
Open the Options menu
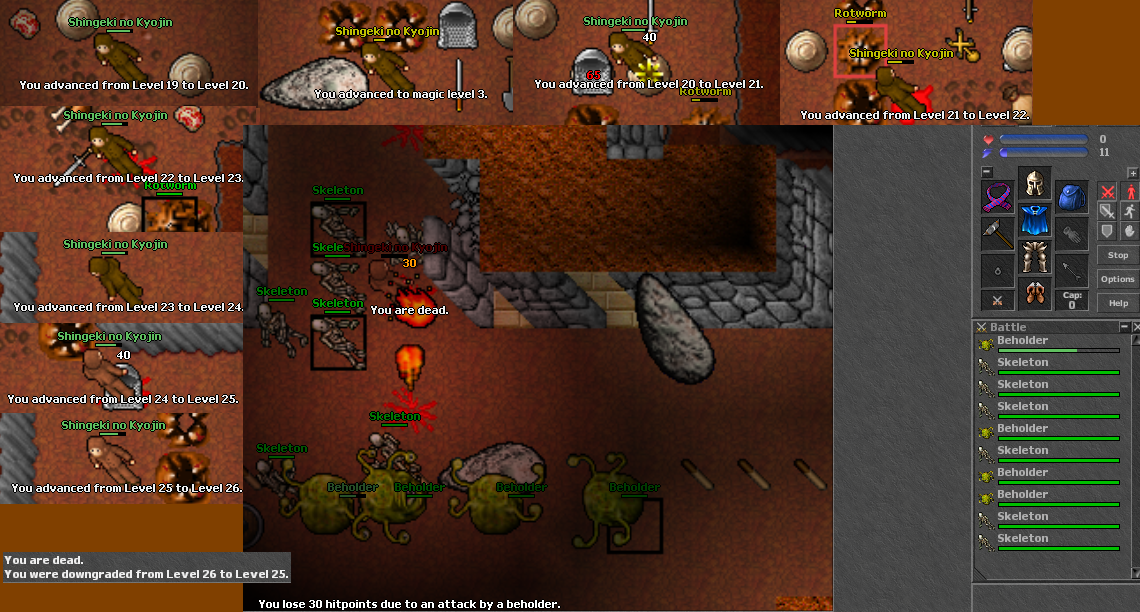(x=1117, y=279)
